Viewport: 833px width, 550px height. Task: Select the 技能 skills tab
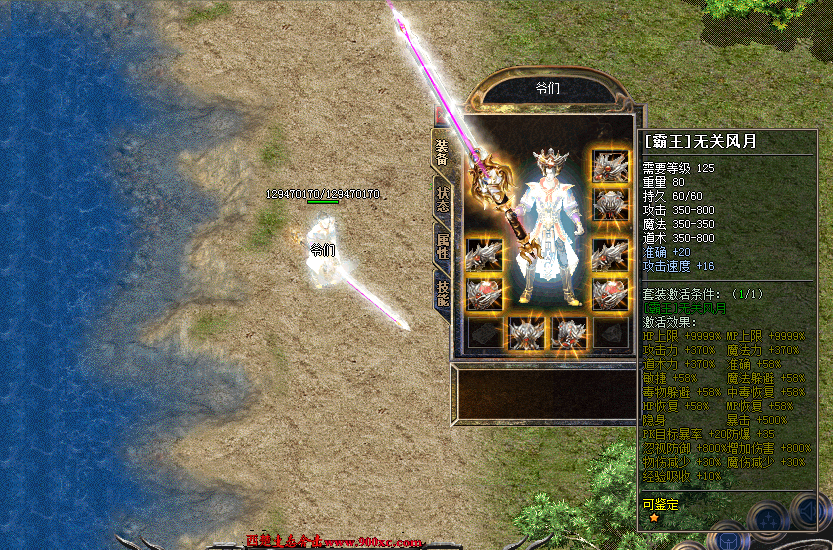[x=441, y=292]
